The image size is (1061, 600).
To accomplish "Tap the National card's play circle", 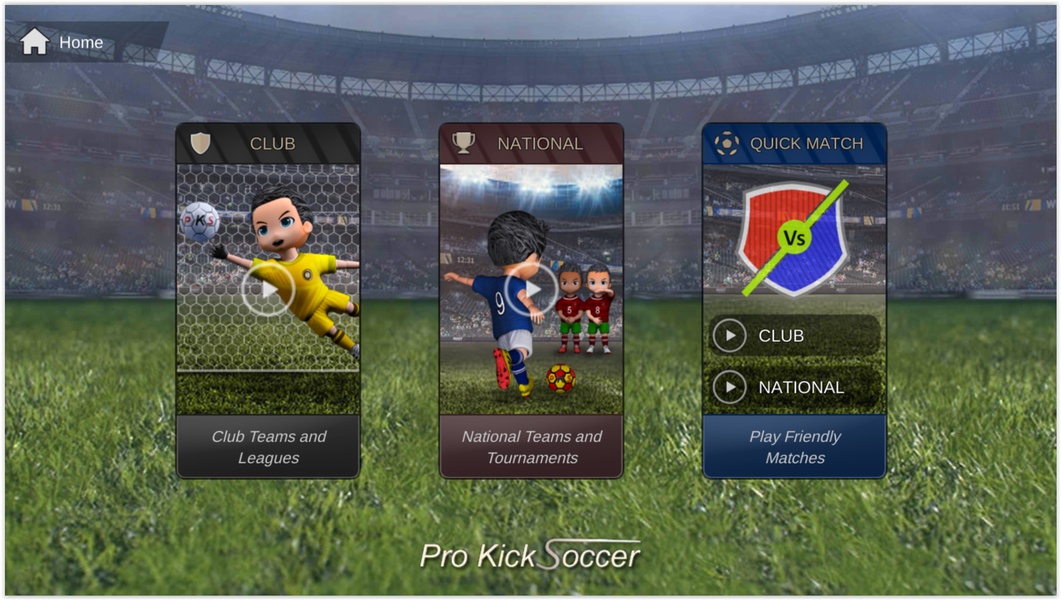I will click(x=531, y=290).
